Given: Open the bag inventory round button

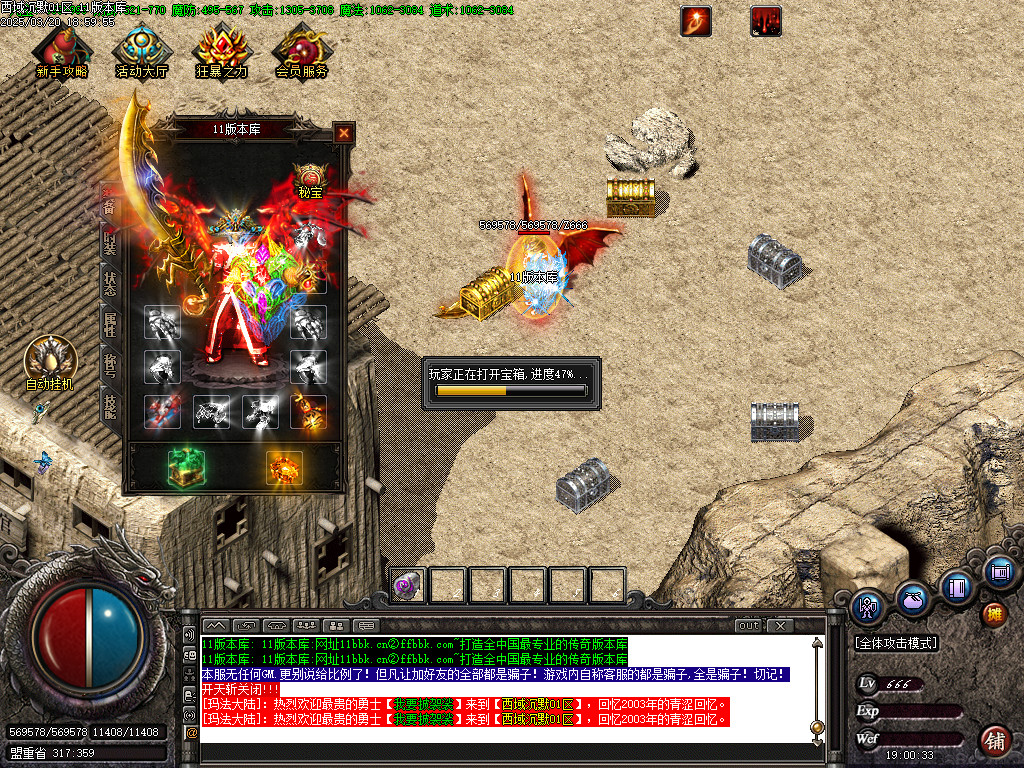Looking at the screenshot, I should [x=911, y=599].
